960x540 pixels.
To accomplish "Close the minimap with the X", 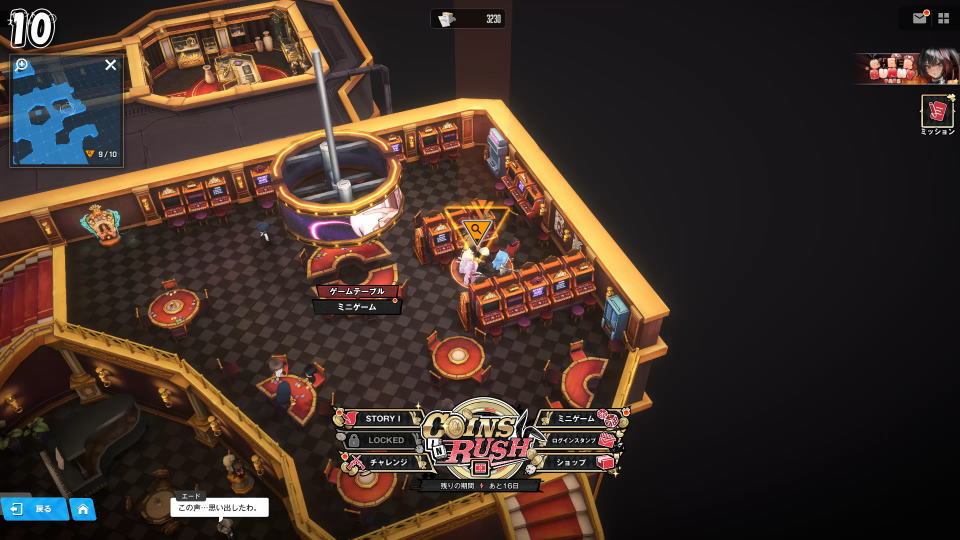I will [111, 65].
